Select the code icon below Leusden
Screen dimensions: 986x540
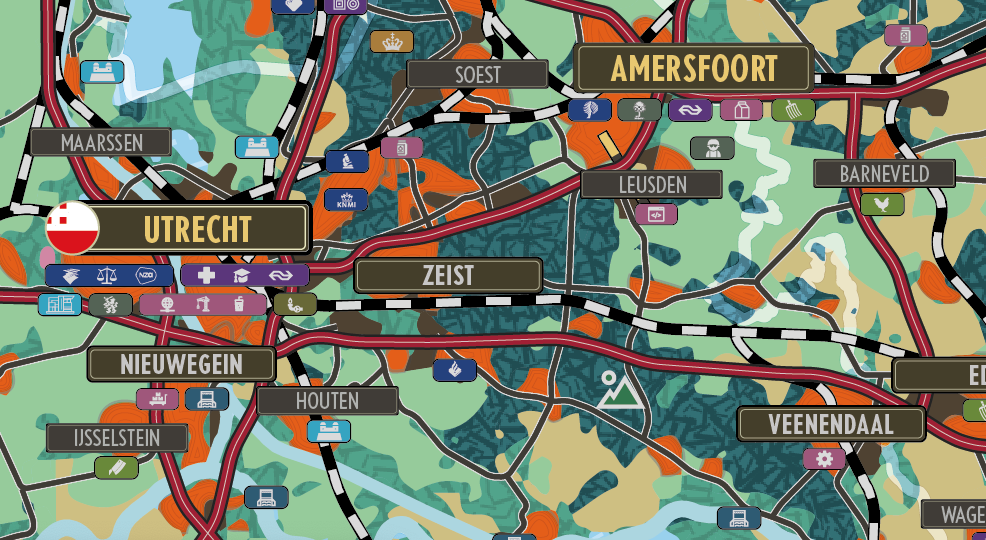pyautogui.click(x=656, y=214)
